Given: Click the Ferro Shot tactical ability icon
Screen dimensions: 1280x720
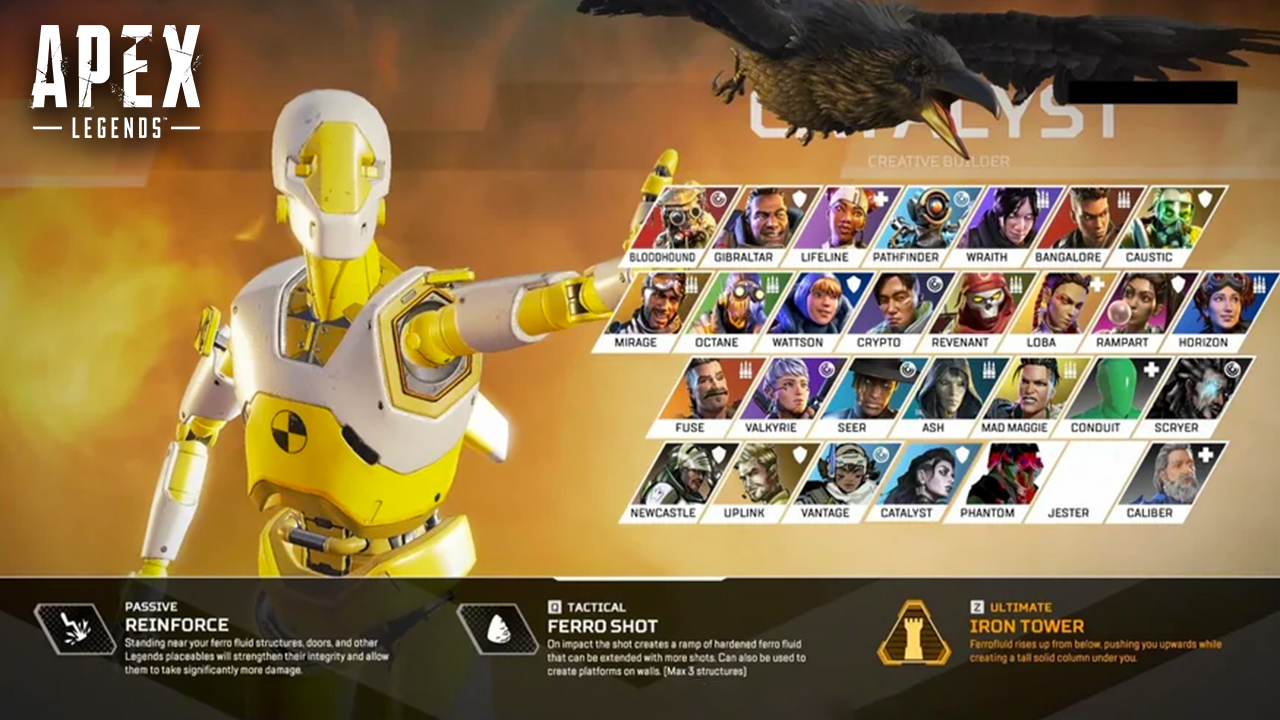Looking at the screenshot, I should (x=497, y=626).
